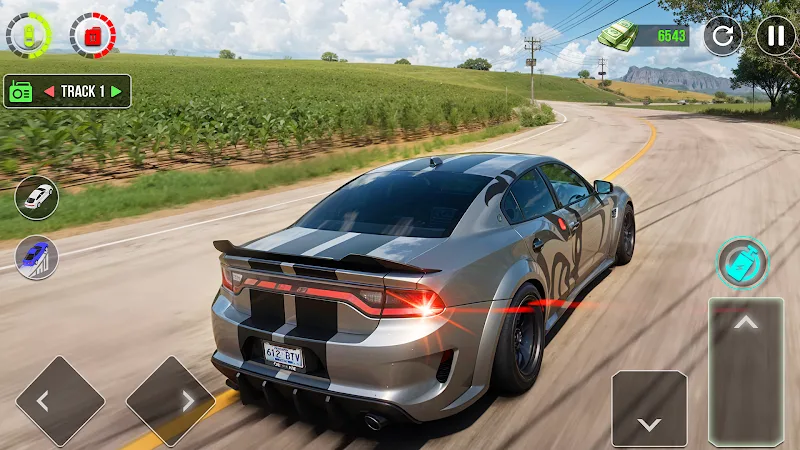This screenshot has width=800, height=450.
Task: Go back to the previous radio track
Action: (46, 91)
